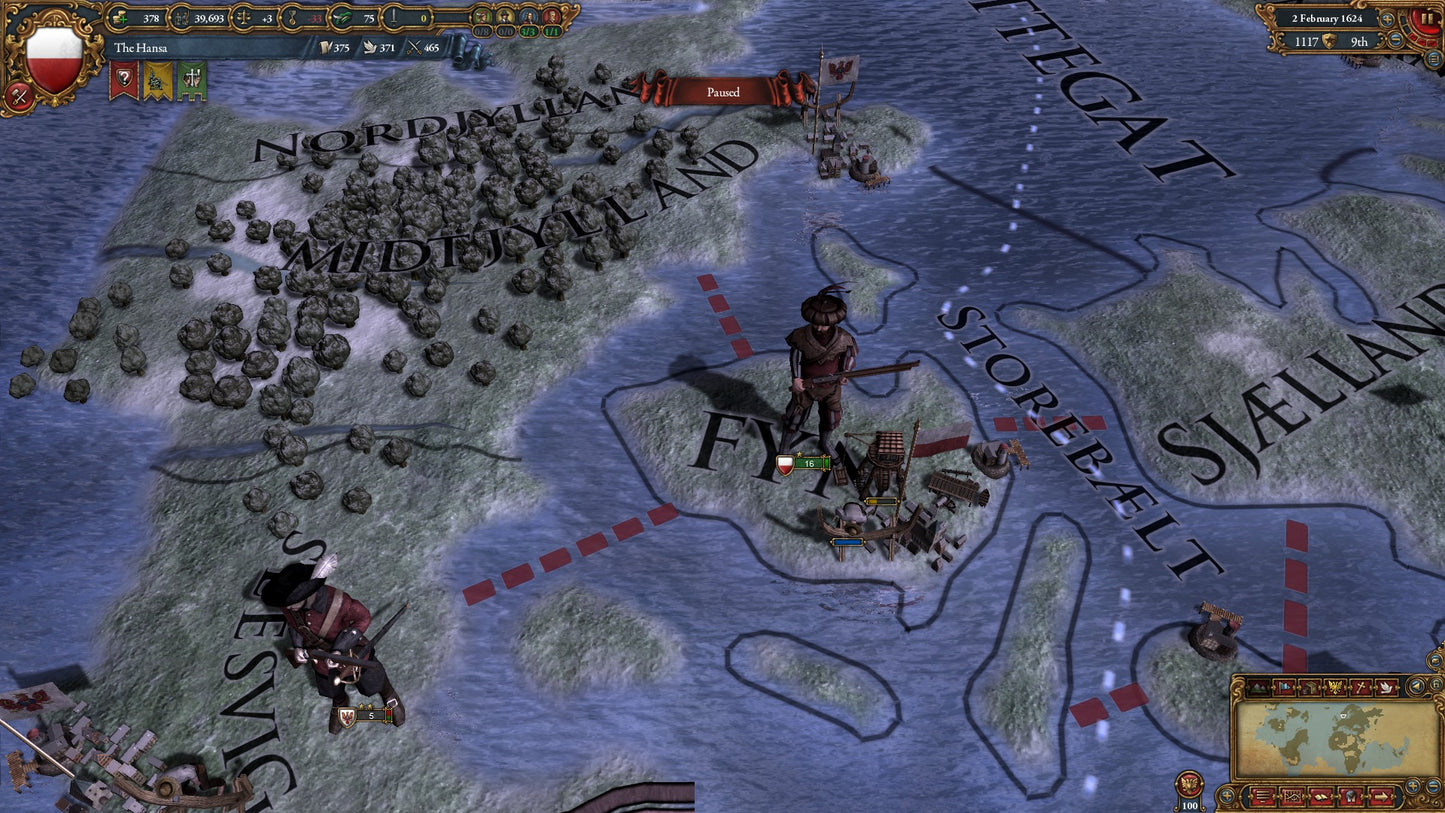Image resolution: width=1445 pixels, height=813 pixels.
Task: Open decisions via the yellow banner
Action: point(157,77)
